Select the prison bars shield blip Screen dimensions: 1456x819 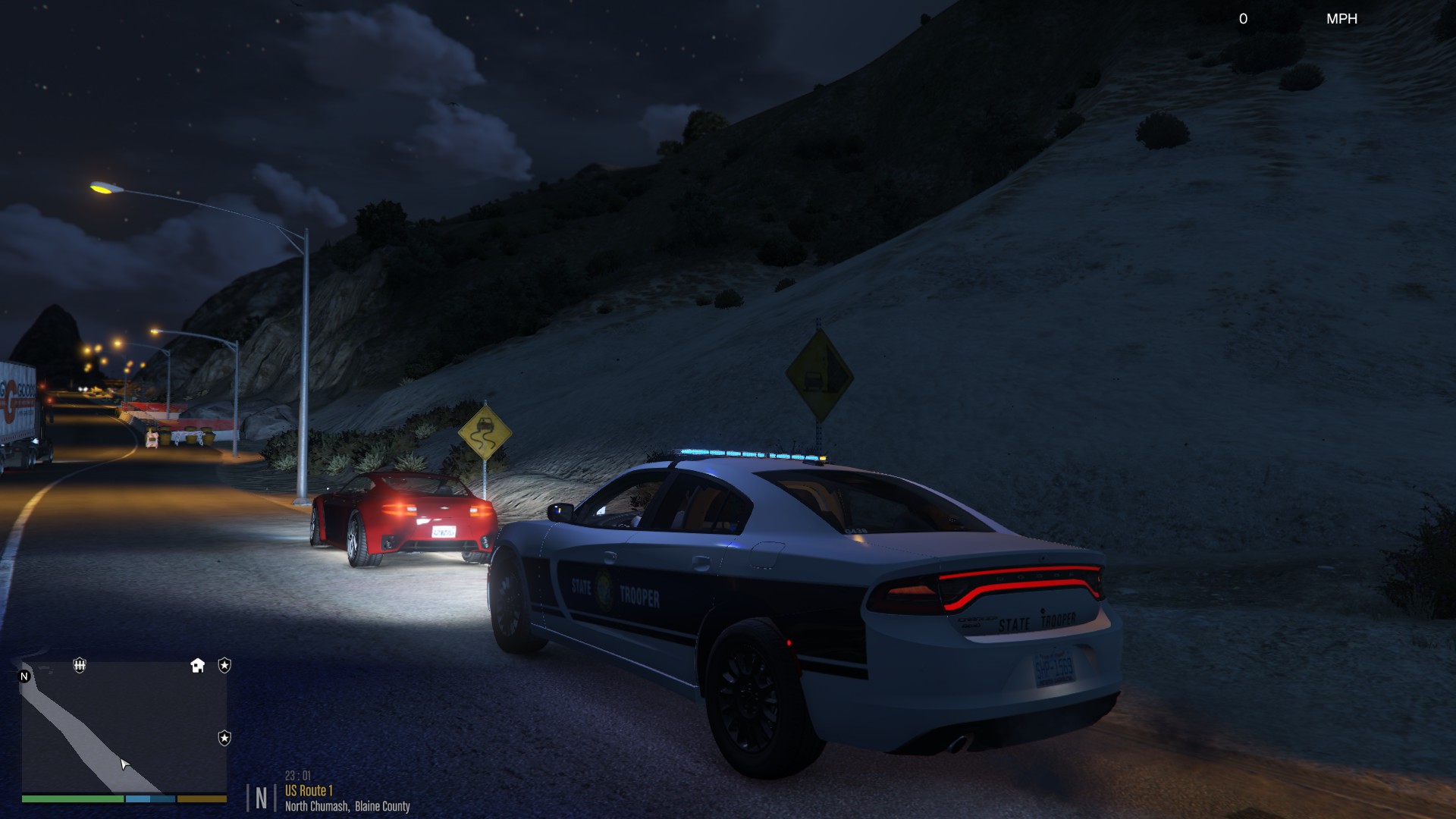point(80,666)
